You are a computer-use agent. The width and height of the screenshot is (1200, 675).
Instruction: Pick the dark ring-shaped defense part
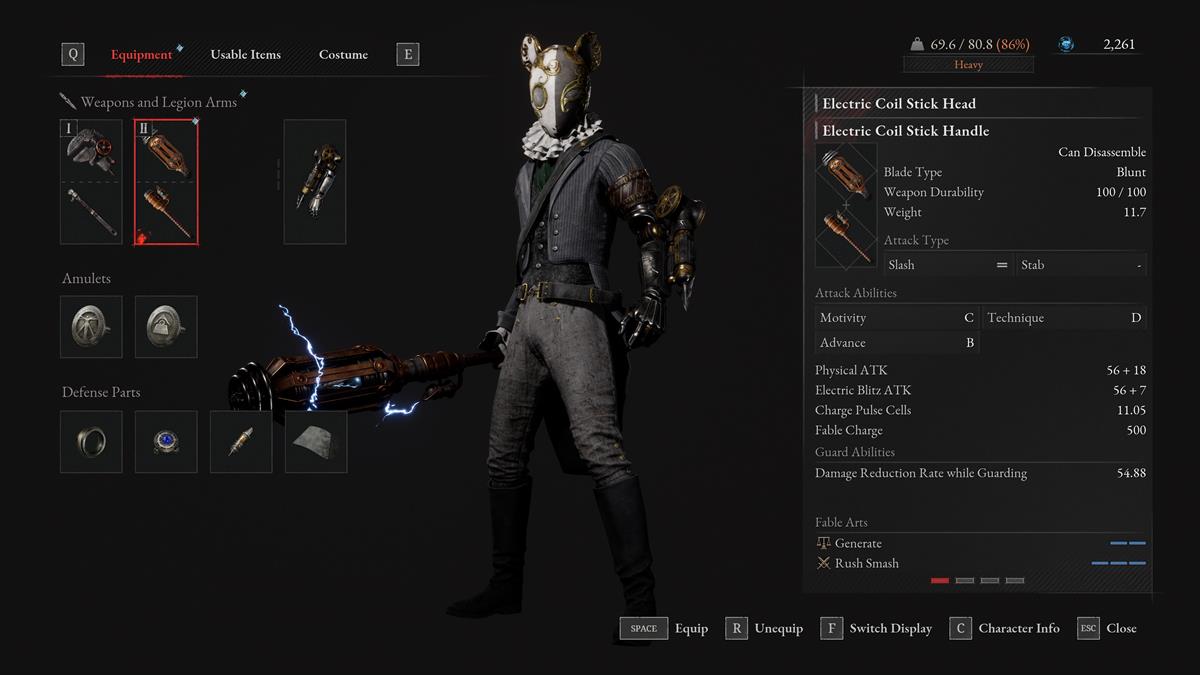pos(91,441)
